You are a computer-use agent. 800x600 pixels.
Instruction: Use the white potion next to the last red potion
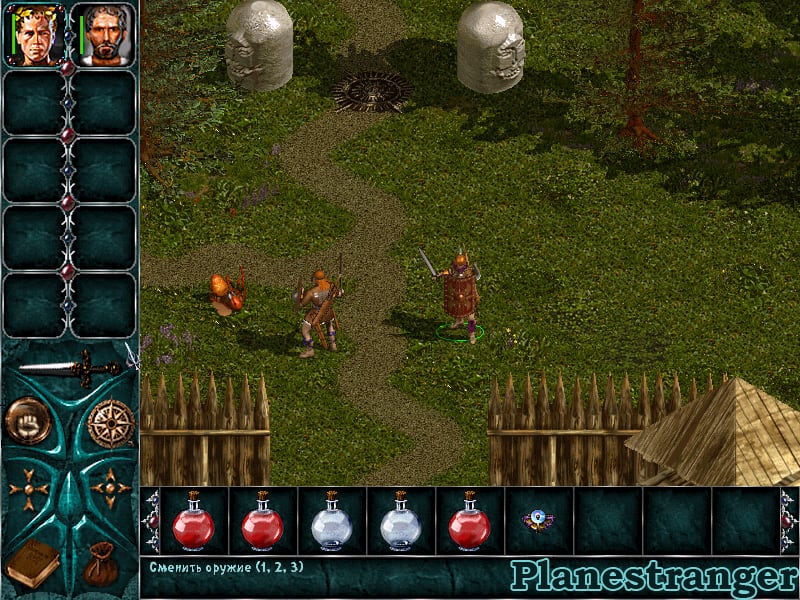pyautogui.click(x=400, y=521)
